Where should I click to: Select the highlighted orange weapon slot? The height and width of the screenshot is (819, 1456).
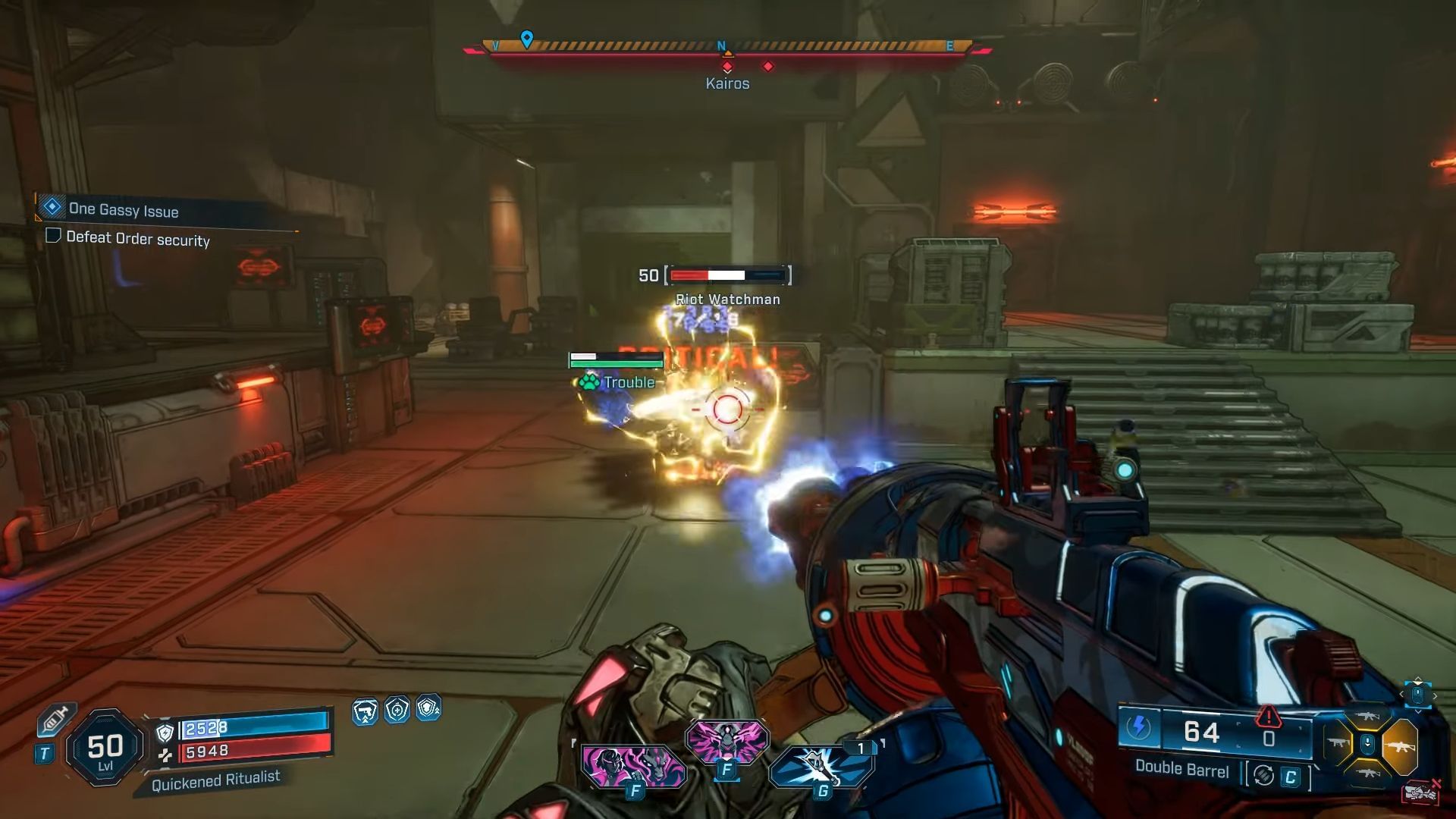1399,745
